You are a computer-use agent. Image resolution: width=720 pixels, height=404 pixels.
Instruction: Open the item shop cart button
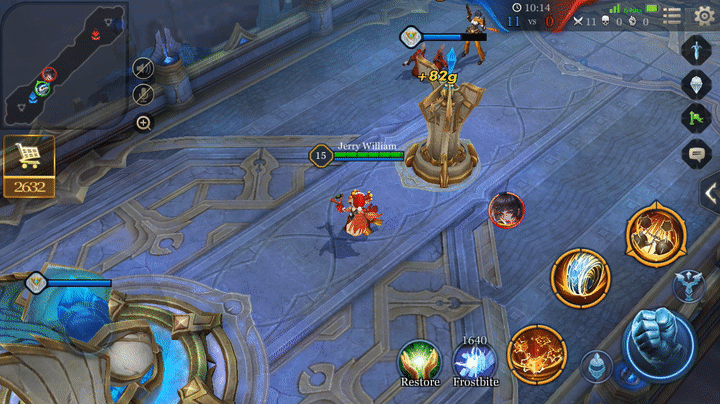tap(28, 157)
